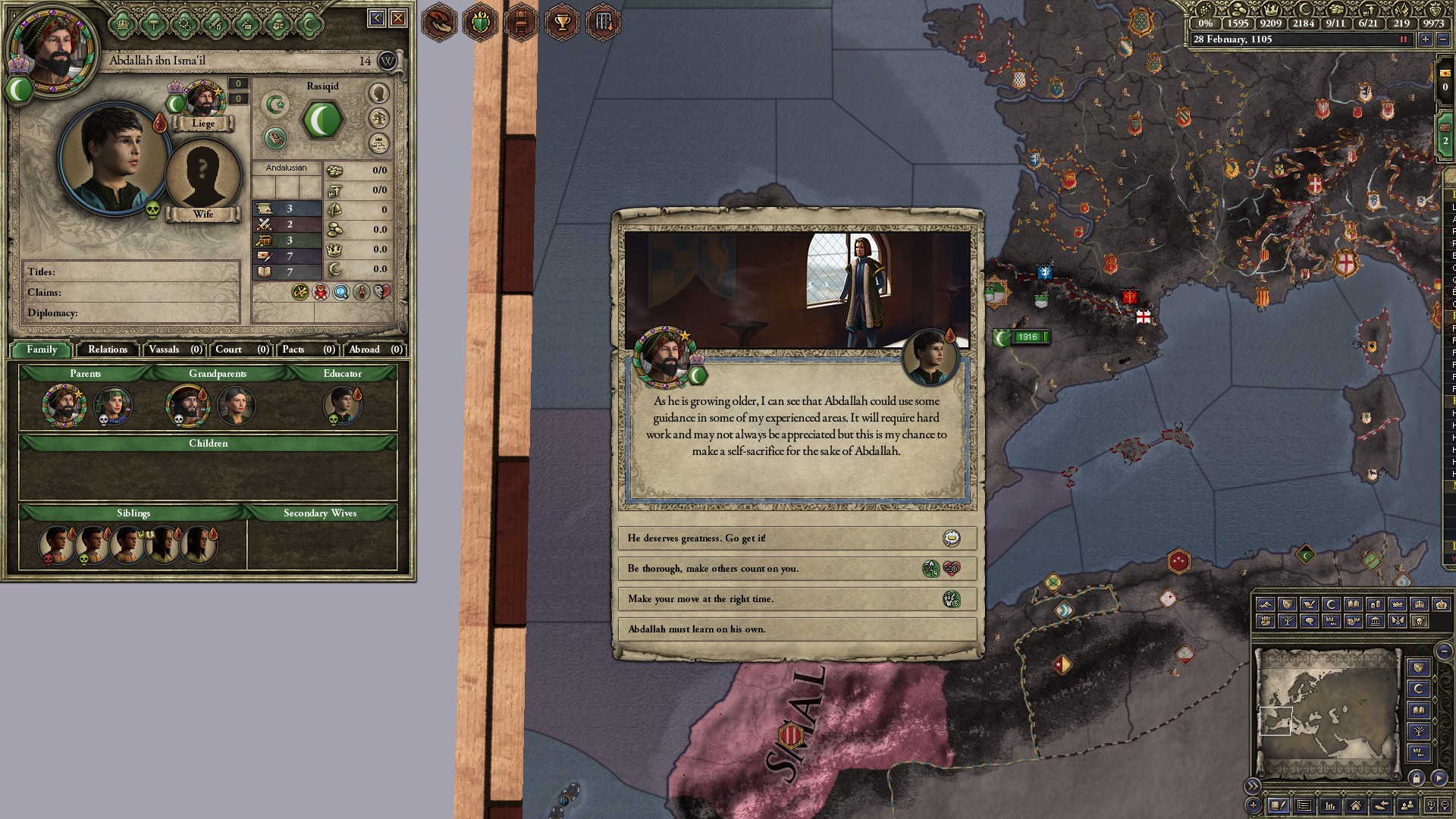Switch to the Relations tab
1456x819 pixels.
[x=108, y=350]
